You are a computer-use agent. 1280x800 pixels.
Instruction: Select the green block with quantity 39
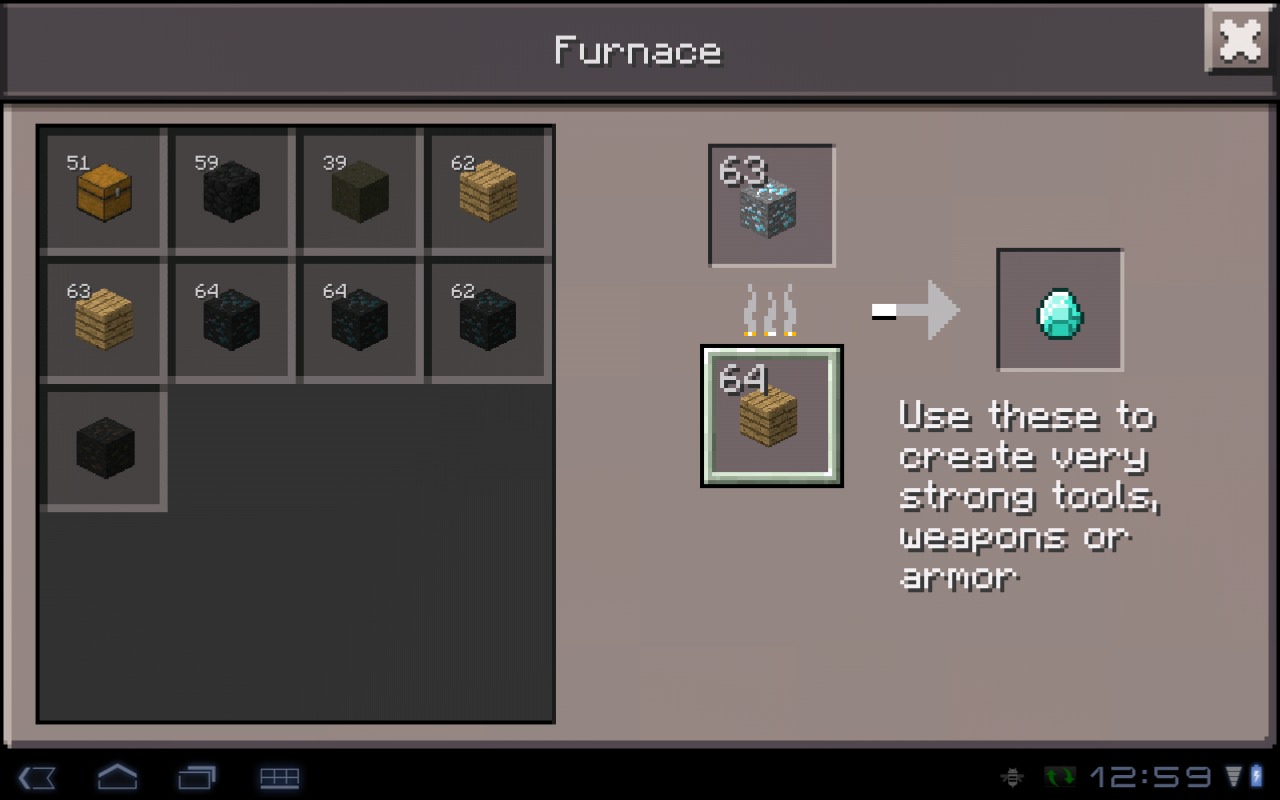[x=359, y=190]
